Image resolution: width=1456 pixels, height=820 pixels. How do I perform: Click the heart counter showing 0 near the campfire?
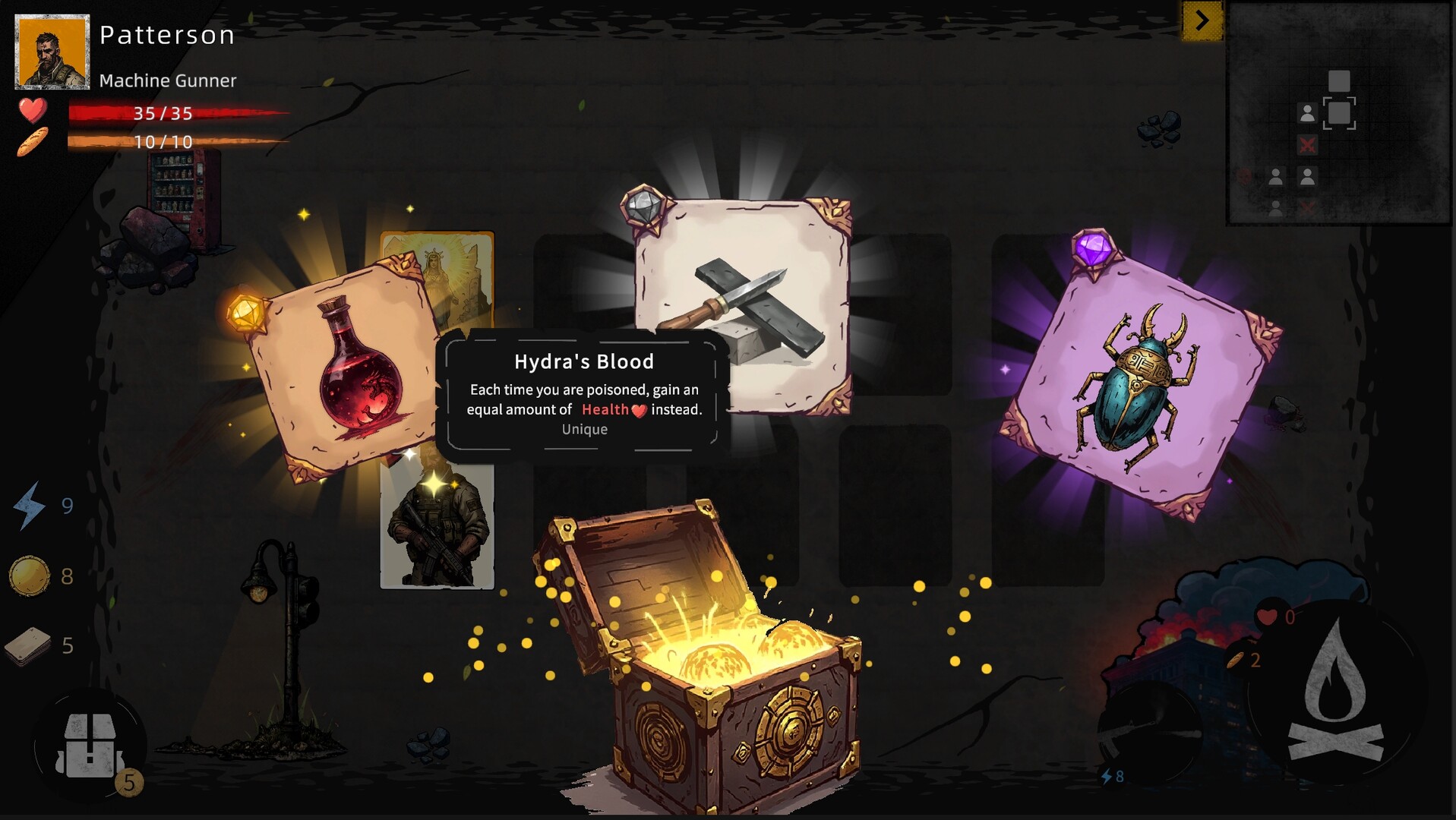[1268, 615]
